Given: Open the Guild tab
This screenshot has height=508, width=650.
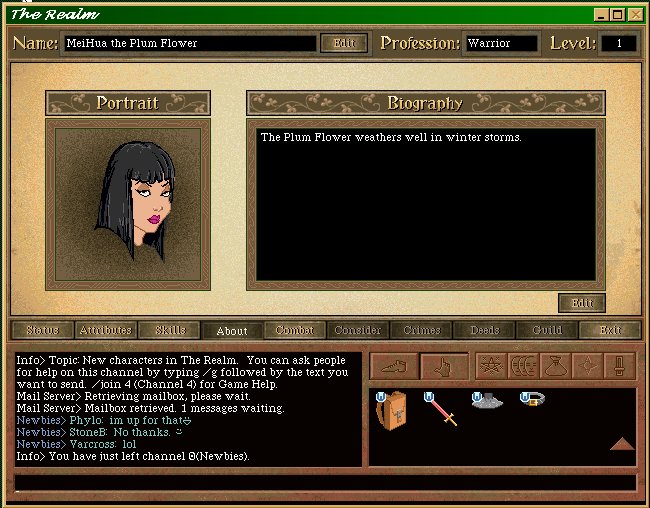Looking at the screenshot, I should click(x=547, y=330).
